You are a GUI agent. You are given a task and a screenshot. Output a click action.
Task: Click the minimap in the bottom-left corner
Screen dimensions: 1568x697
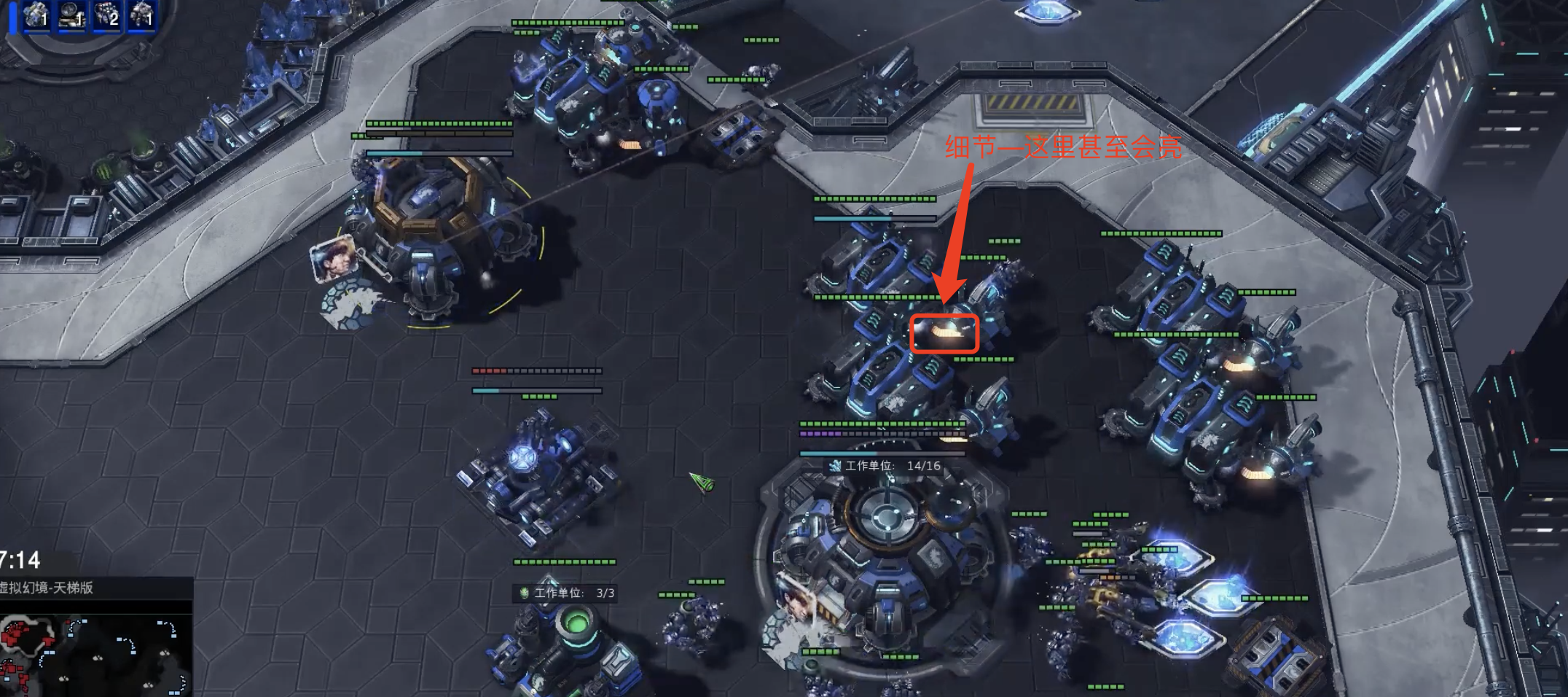click(95, 653)
